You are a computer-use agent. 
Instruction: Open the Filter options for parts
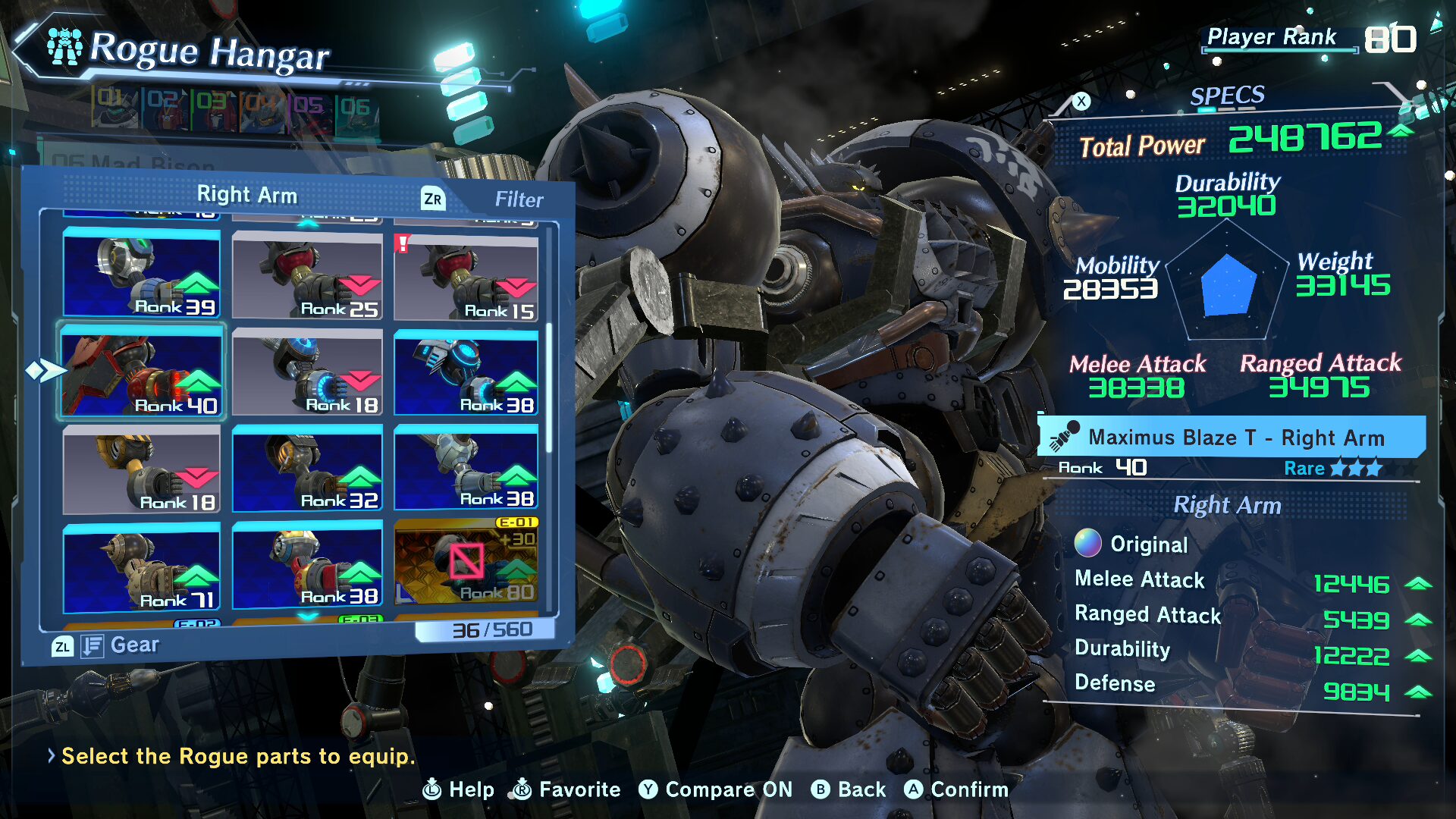pyautogui.click(x=518, y=199)
